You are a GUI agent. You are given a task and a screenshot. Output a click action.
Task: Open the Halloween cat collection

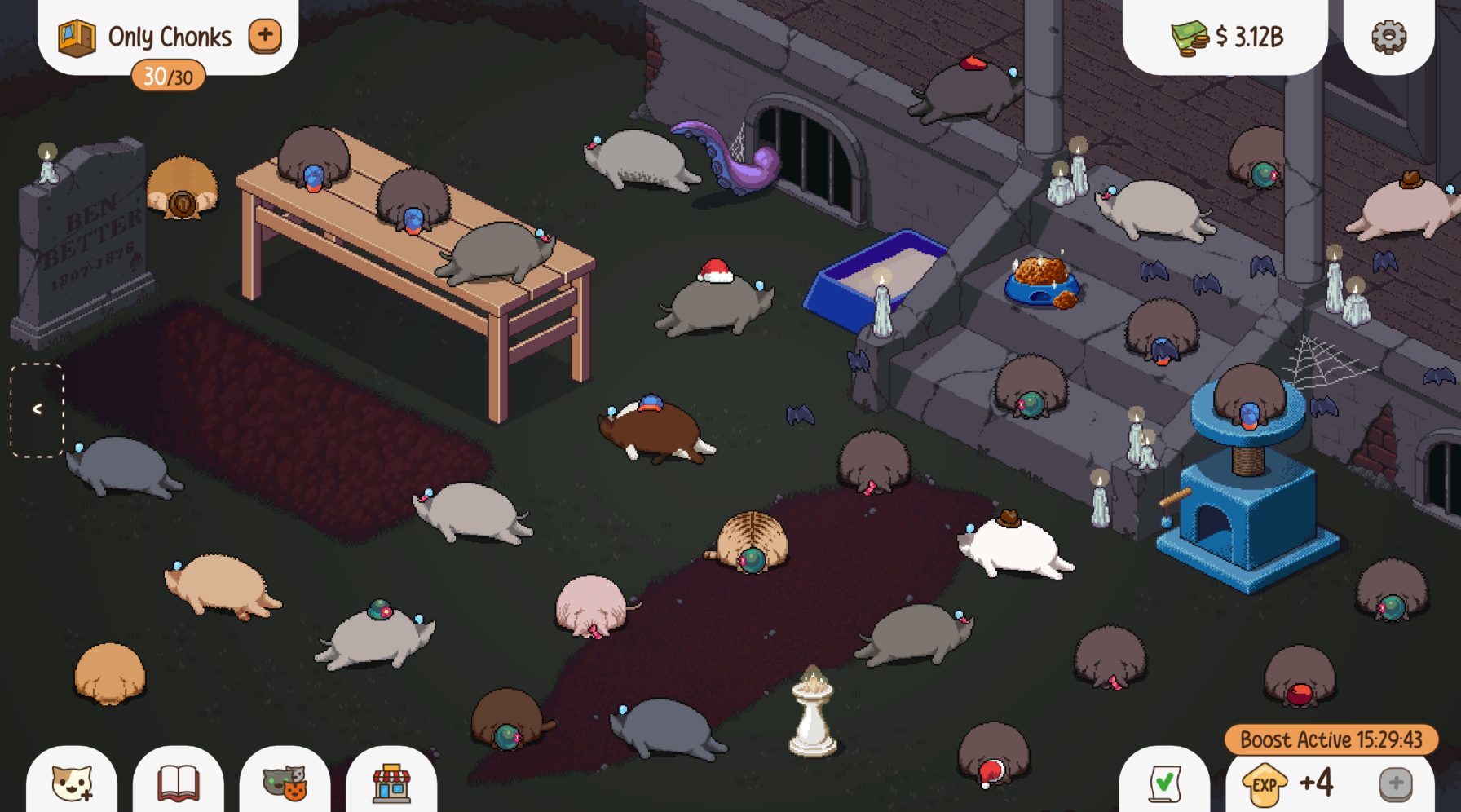tap(285, 784)
